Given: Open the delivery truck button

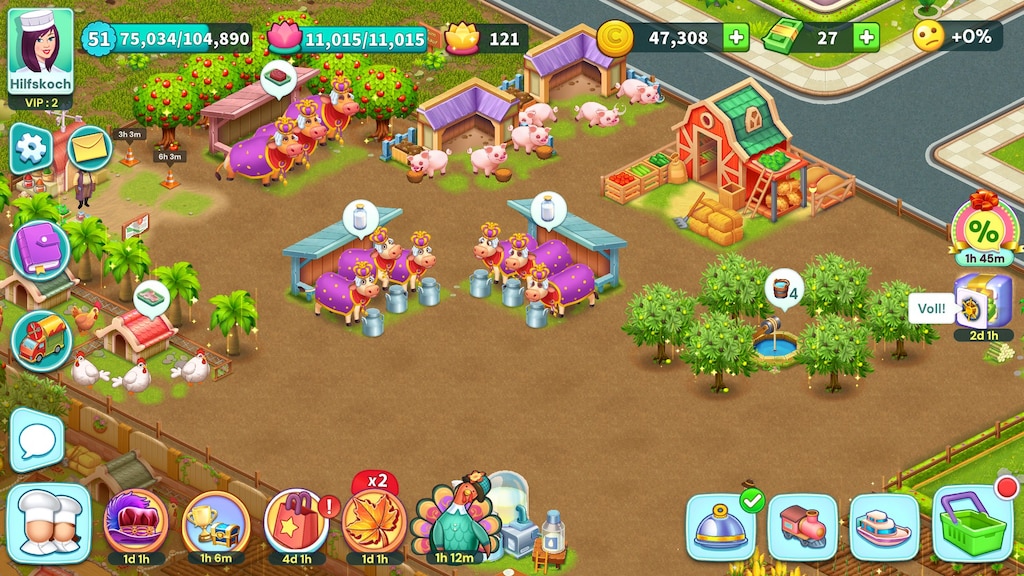Looking at the screenshot, I should pyautogui.click(x=41, y=340).
